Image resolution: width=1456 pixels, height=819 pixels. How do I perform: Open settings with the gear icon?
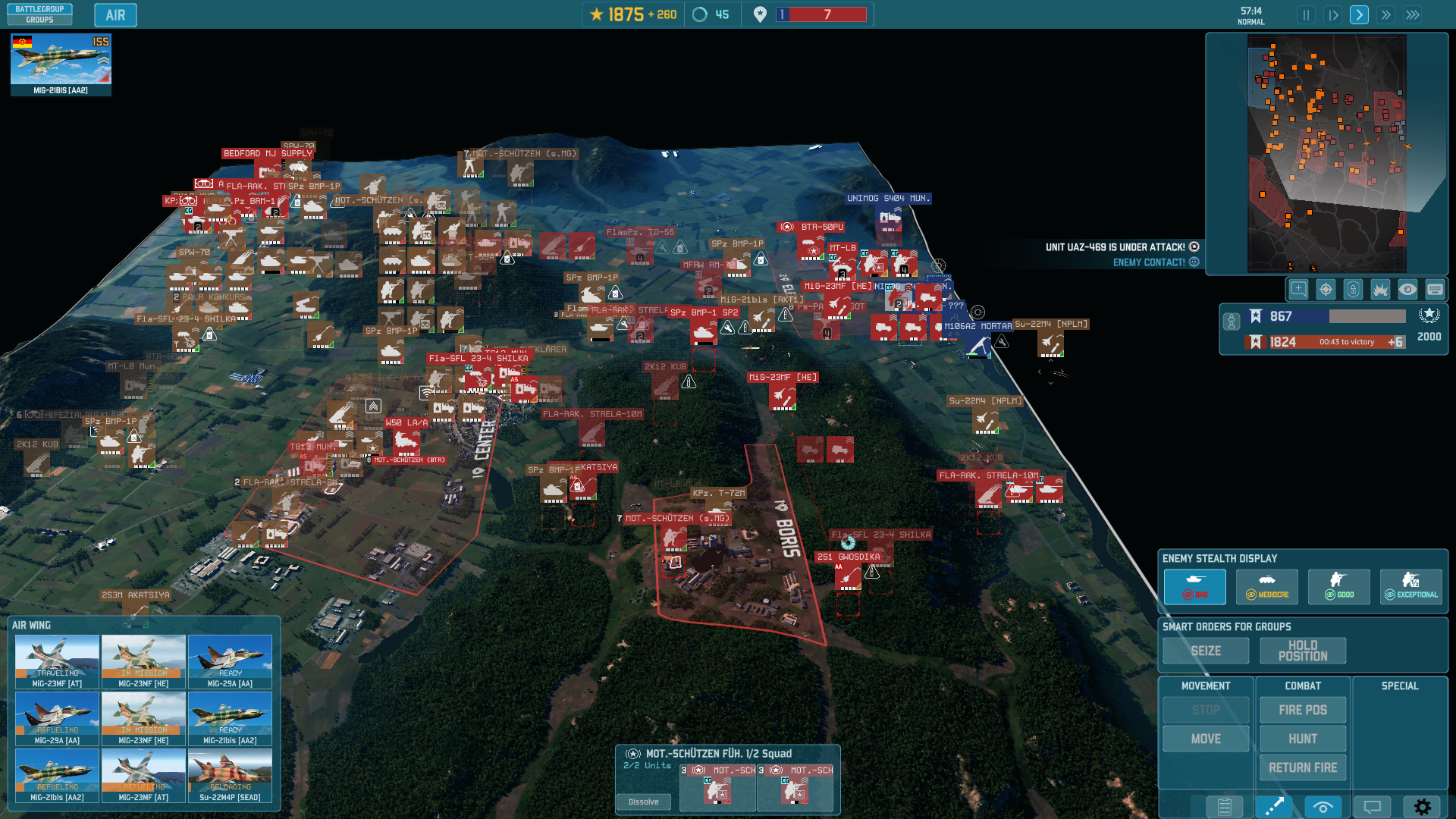1423,807
